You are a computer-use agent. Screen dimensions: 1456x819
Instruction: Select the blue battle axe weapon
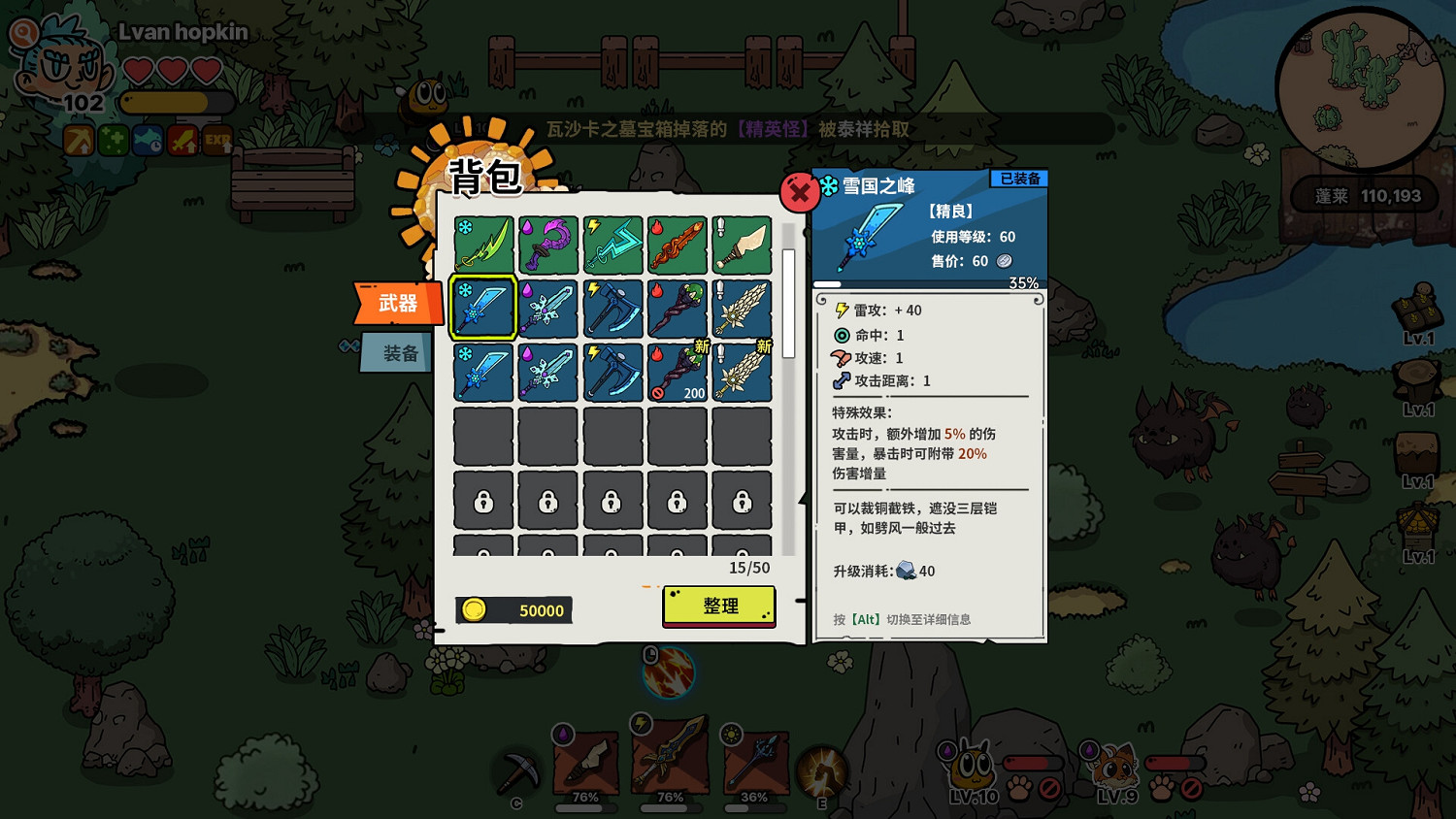[612, 306]
